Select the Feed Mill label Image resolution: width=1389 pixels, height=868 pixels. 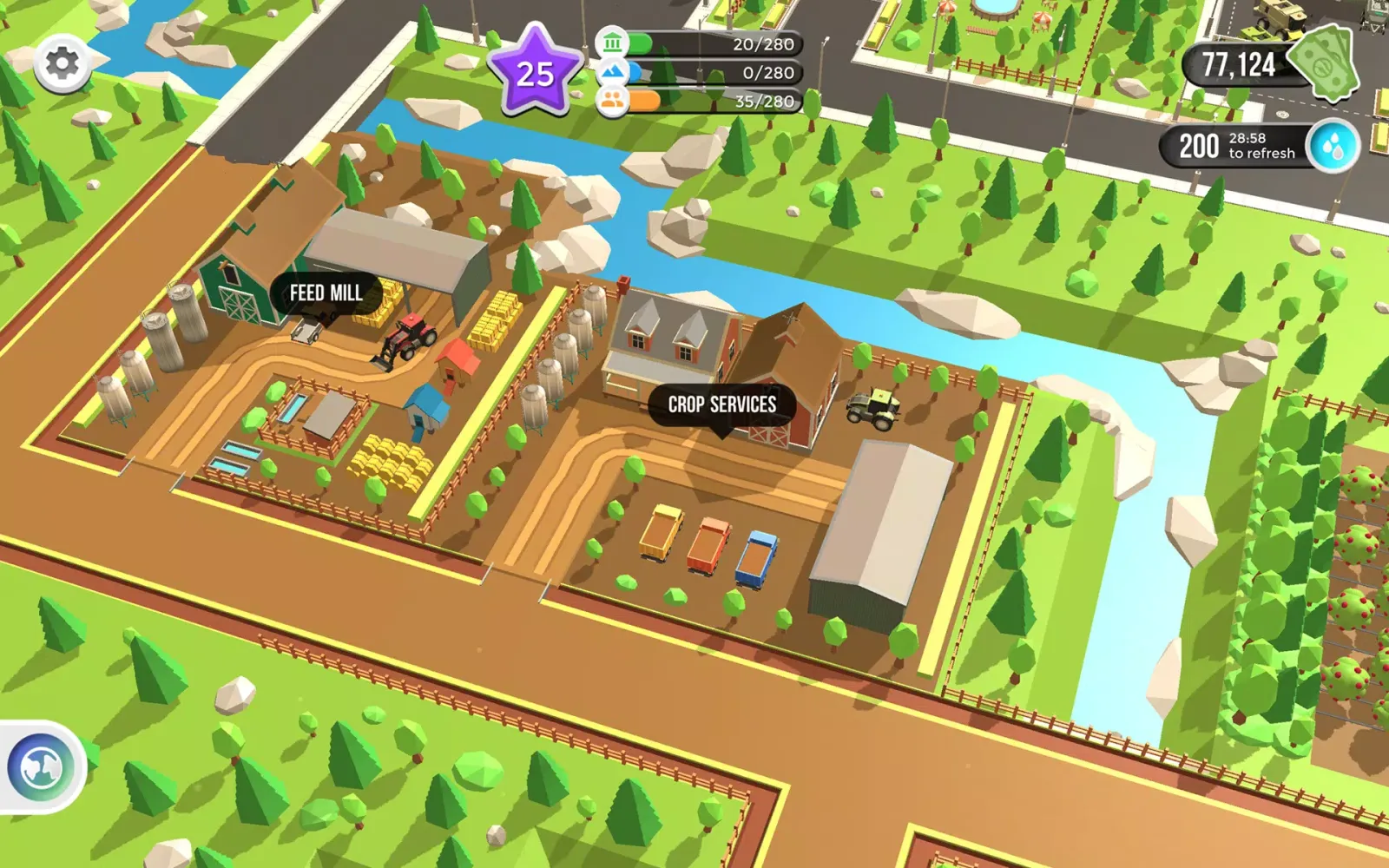(x=326, y=293)
